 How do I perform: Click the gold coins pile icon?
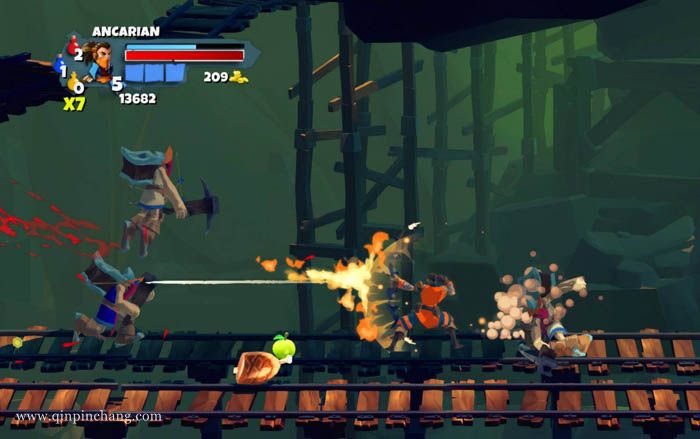click(x=239, y=77)
